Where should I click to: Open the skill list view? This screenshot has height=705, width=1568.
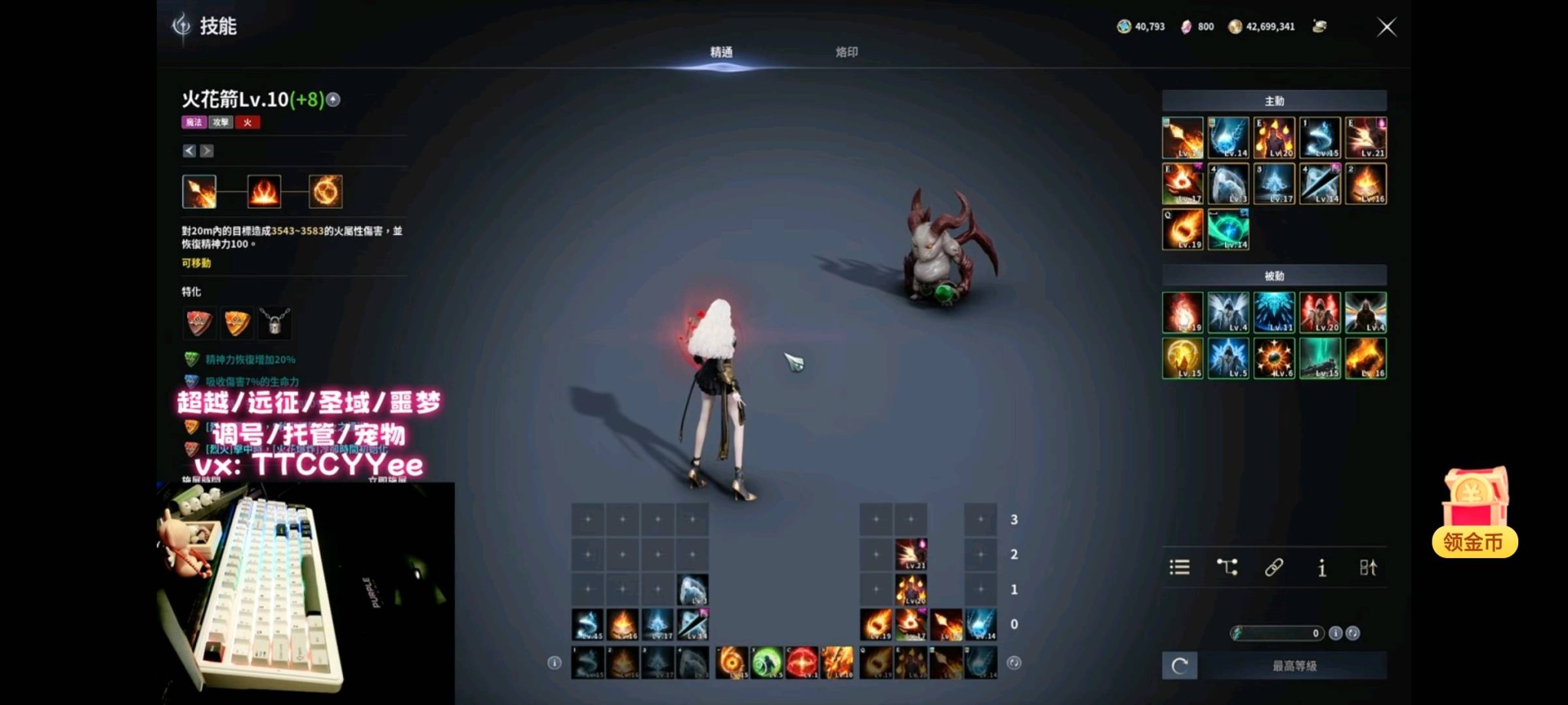point(1180,567)
